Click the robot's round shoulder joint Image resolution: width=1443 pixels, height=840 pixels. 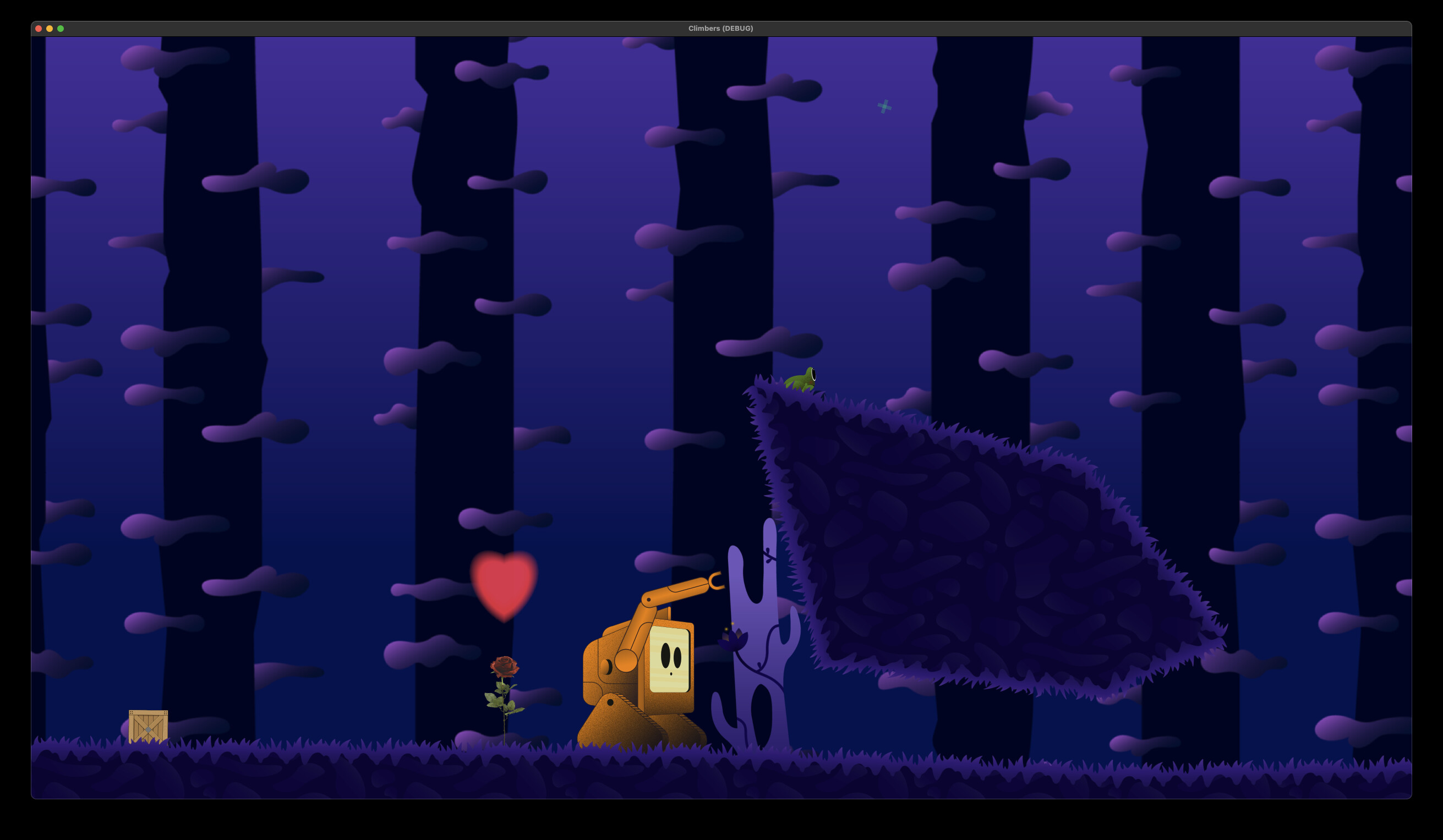tap(626, 660)
